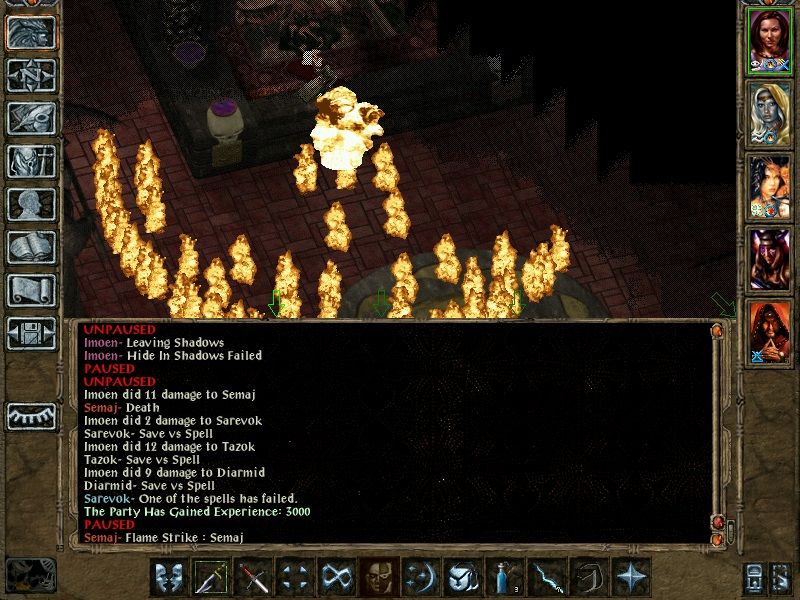Open the inventory screen
The width and height of the screenshot is (800, 600).
tap(30, 161)
